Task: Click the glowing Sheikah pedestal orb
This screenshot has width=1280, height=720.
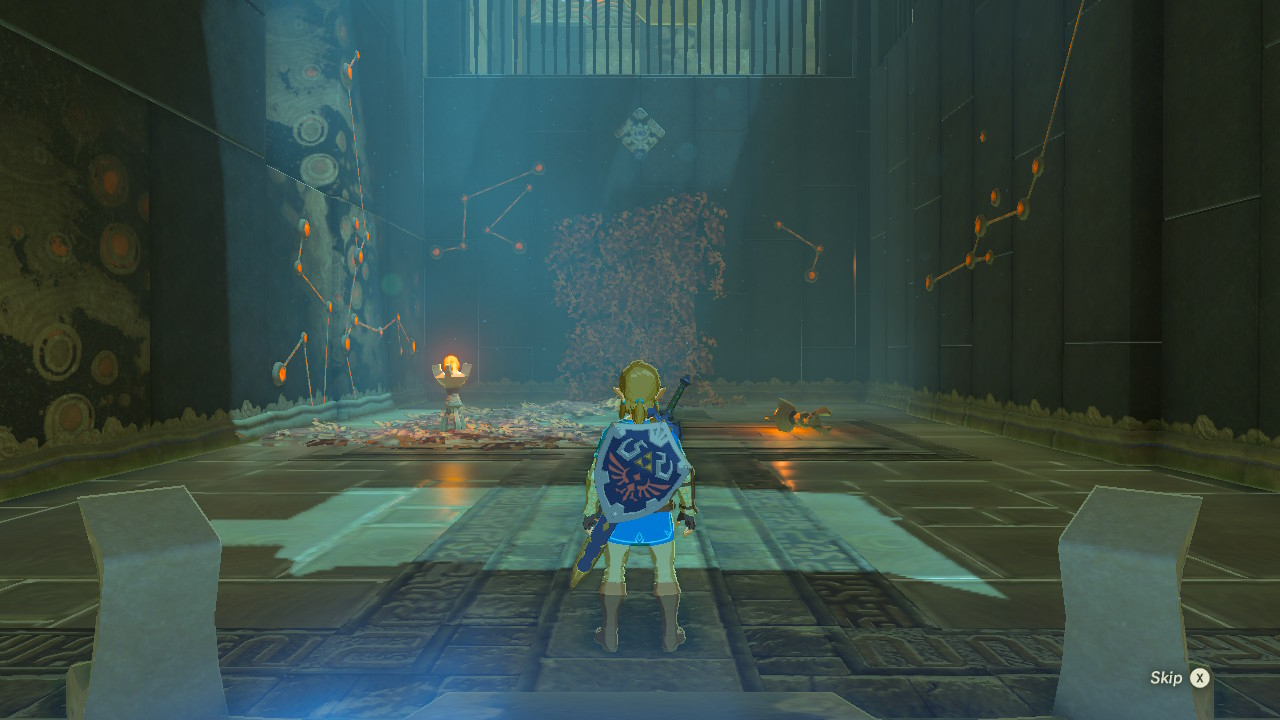Action: pos(451,363)
